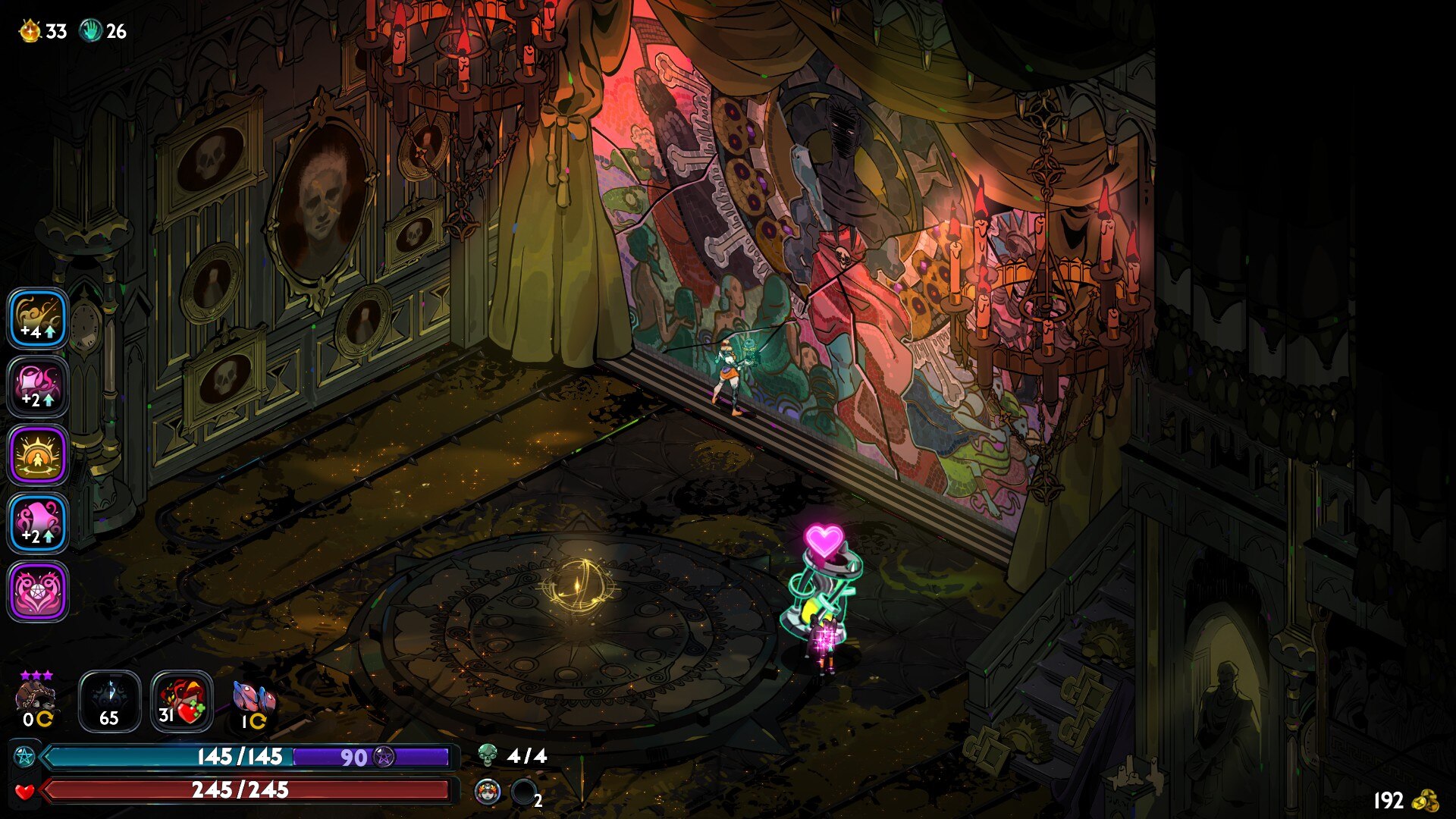This screenshot has height=819, width=1456.
Task: Open the glowing sun figure boon
Action: point(38,455)
